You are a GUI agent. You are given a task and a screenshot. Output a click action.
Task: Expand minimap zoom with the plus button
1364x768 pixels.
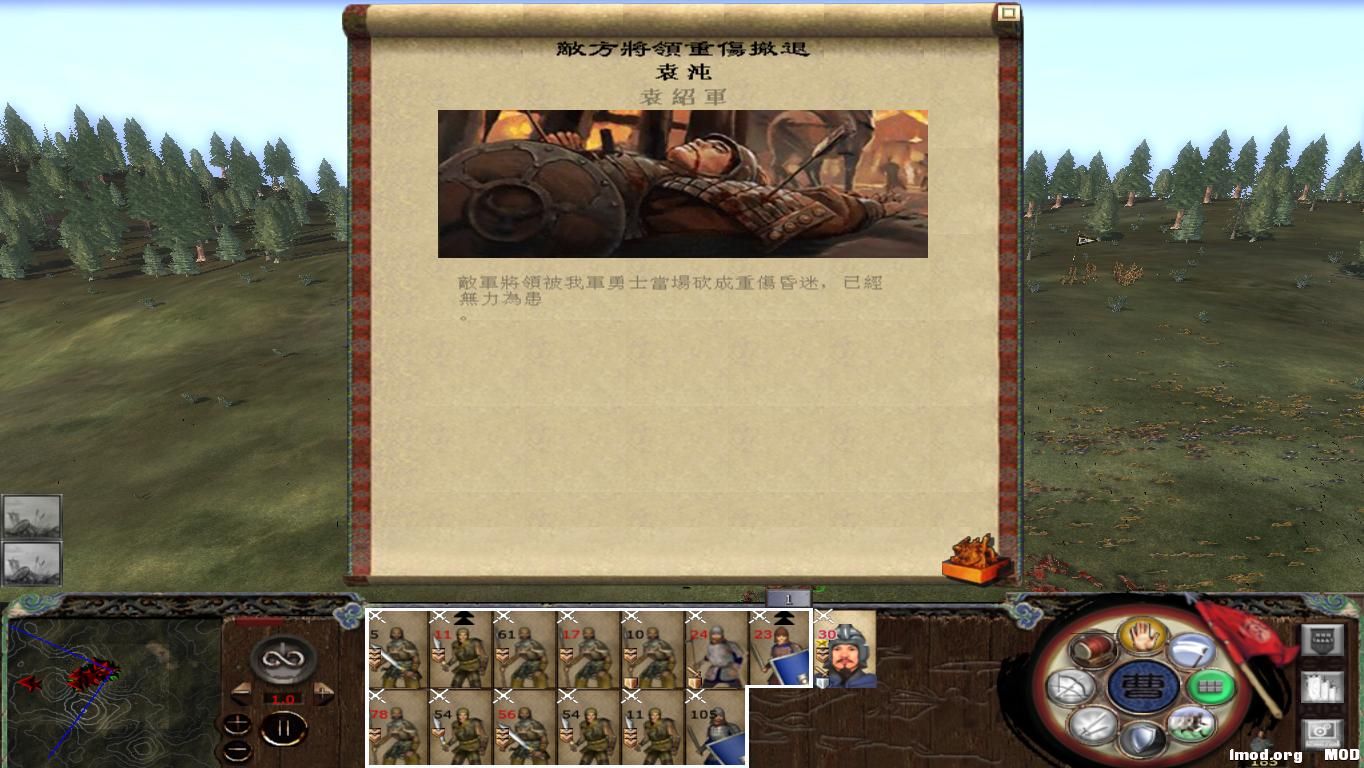[x=238, y=724]
